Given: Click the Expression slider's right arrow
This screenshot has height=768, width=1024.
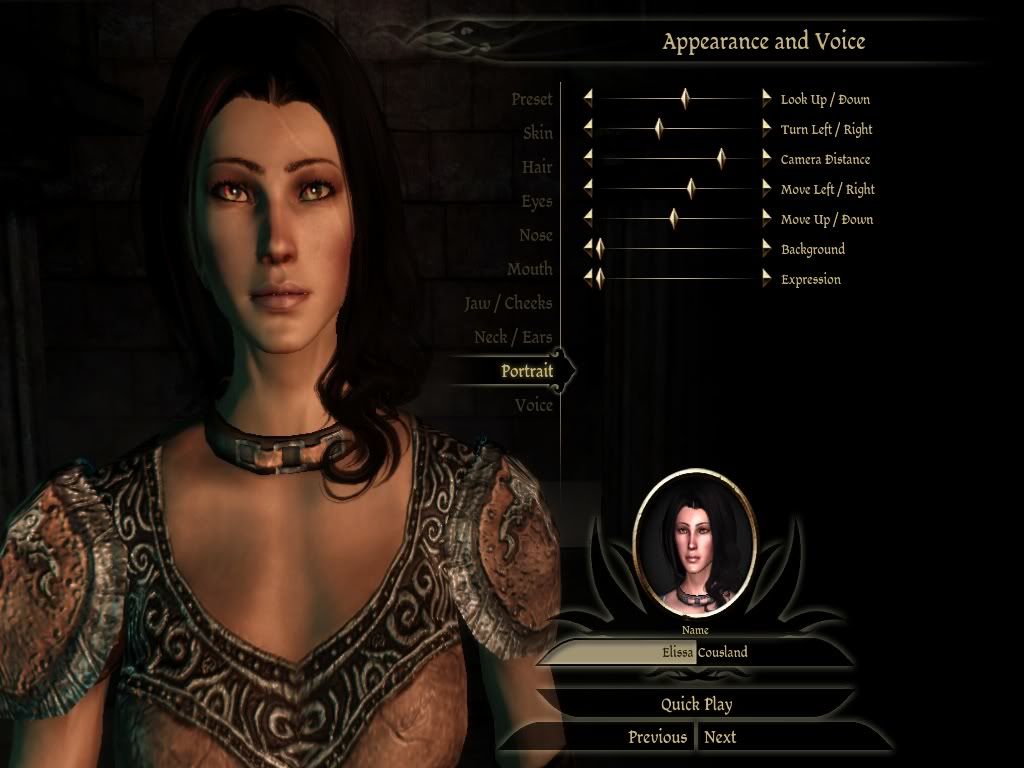Looking at the screenshot, I should [767, 279].
